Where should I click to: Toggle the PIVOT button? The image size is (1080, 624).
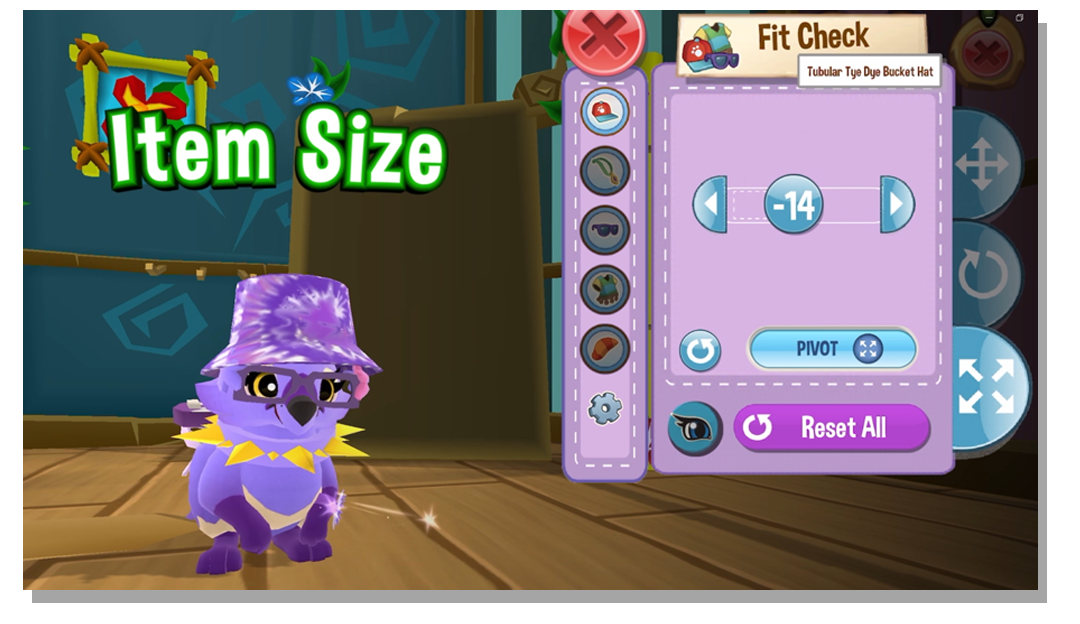(x=832, y=349)
